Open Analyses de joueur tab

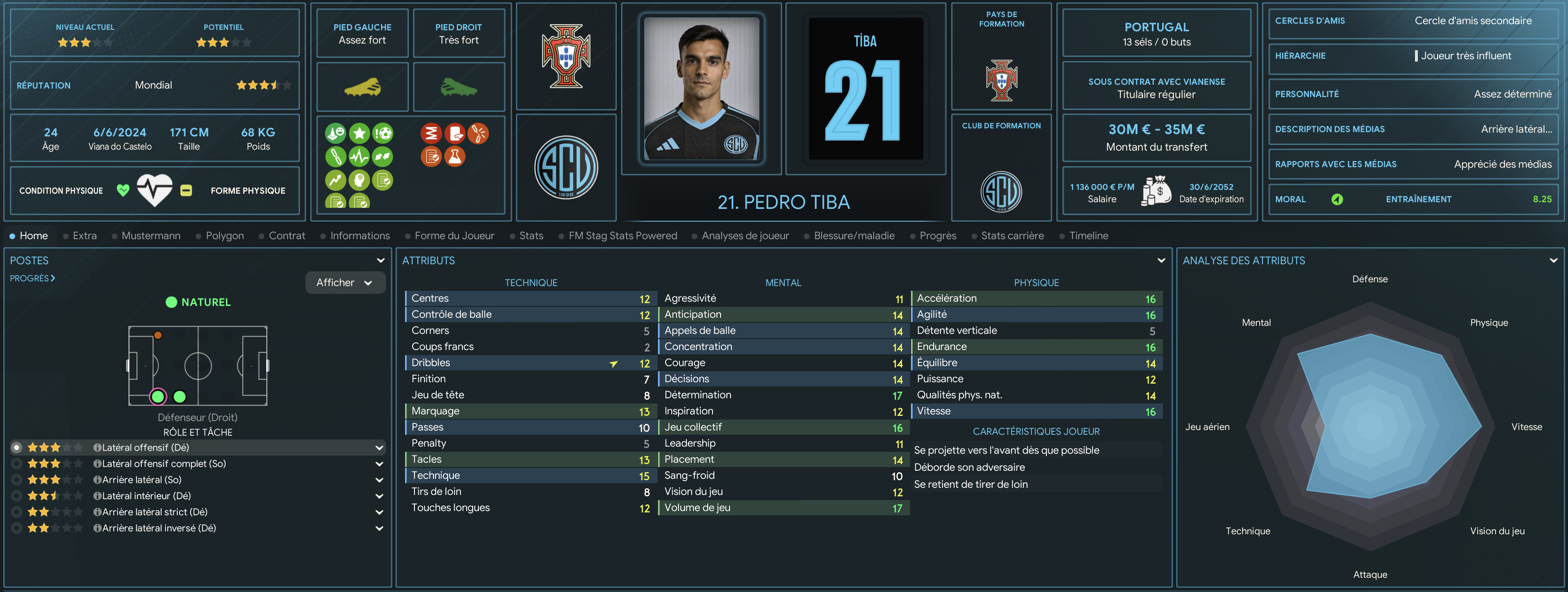(744, 235)
